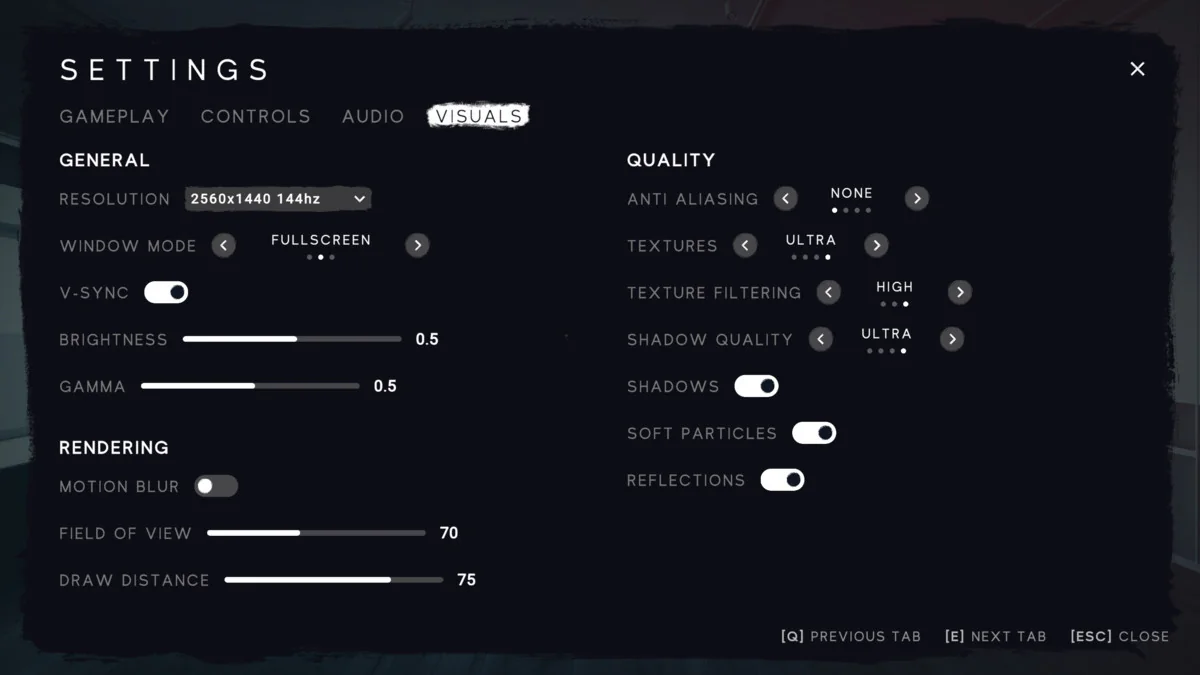This screenshot has height=675, width=1200.
Task: Switch to the Gameplay tab
Action: pos(114,116)
